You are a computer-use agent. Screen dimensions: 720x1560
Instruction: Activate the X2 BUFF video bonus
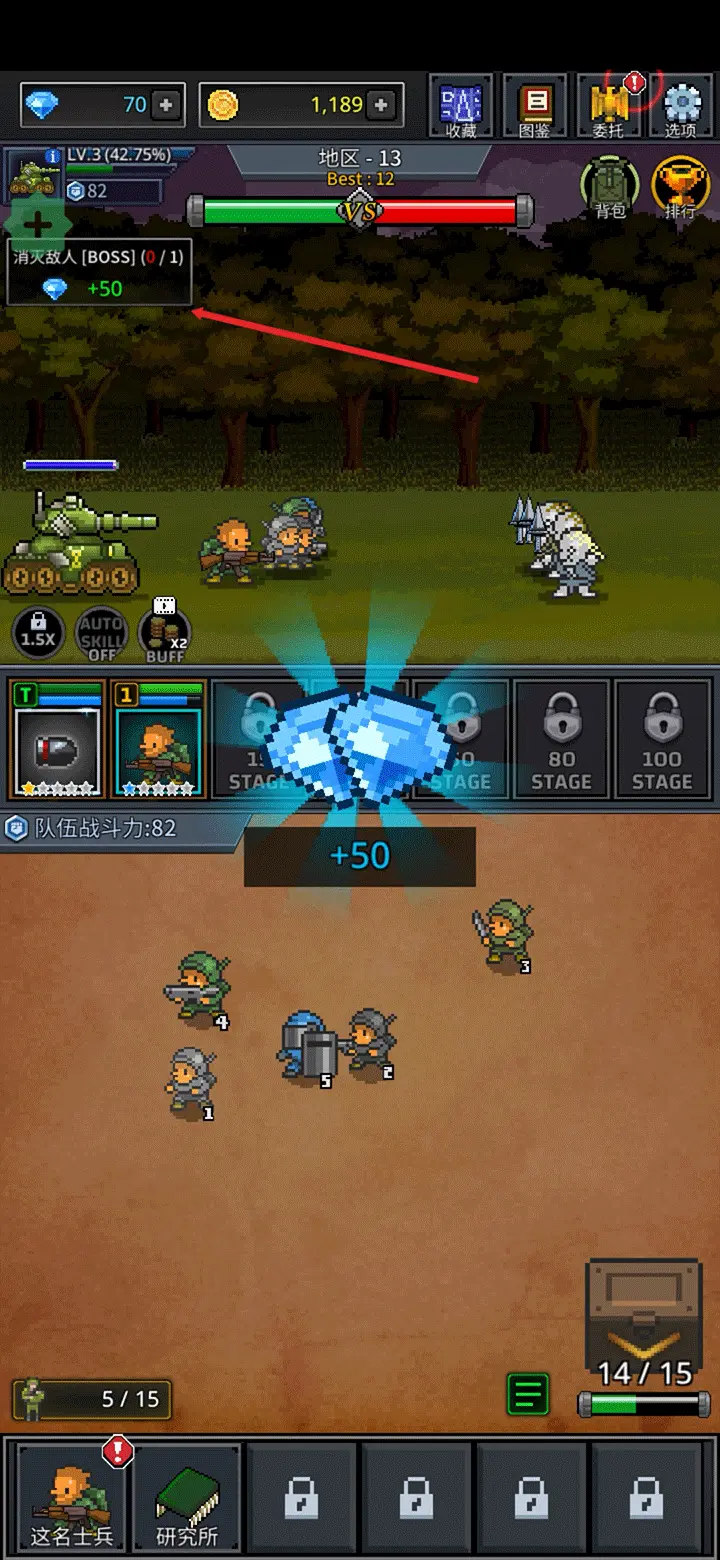(x=165, y=630)
